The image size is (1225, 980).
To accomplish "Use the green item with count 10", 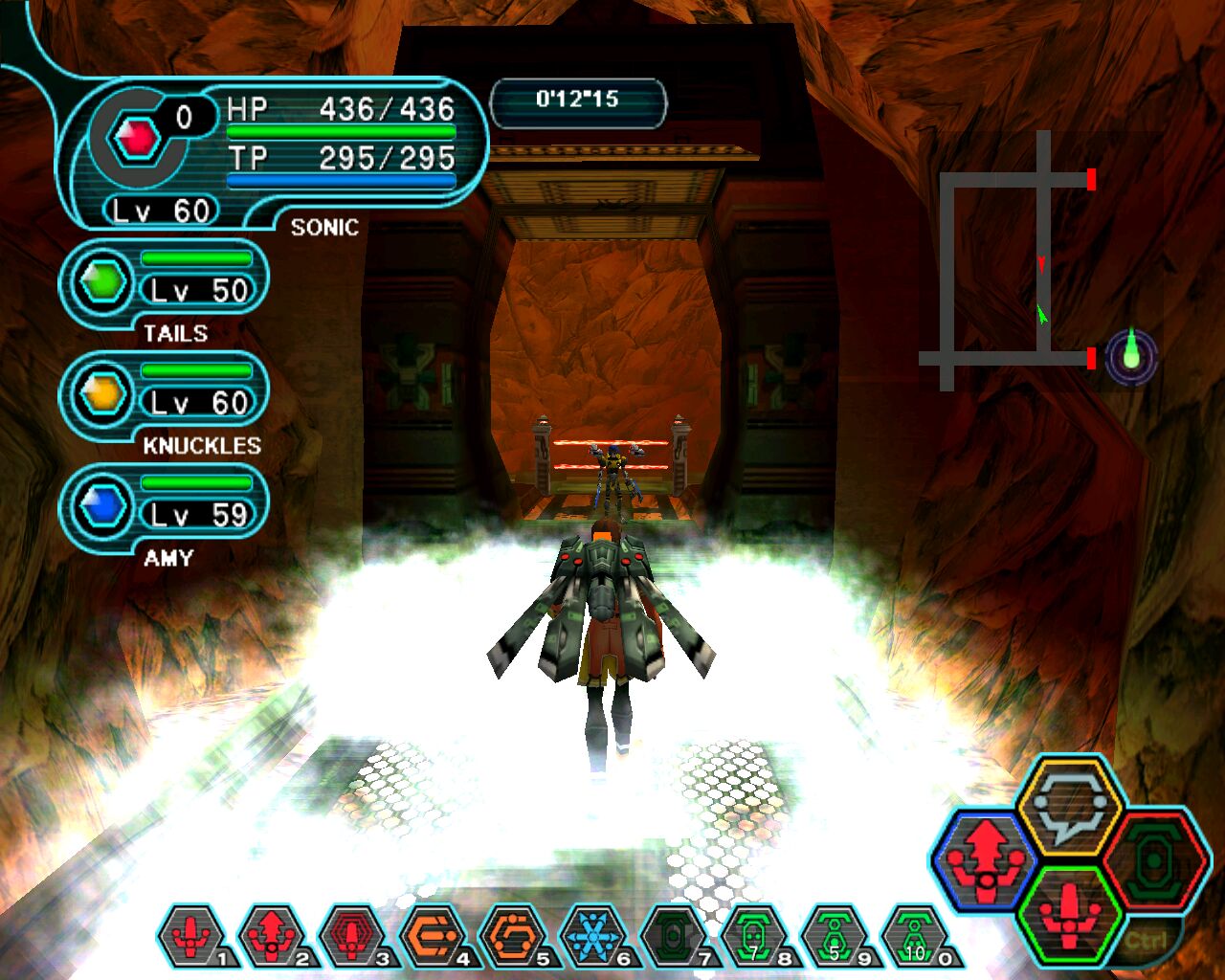I will tap(916, 936).
